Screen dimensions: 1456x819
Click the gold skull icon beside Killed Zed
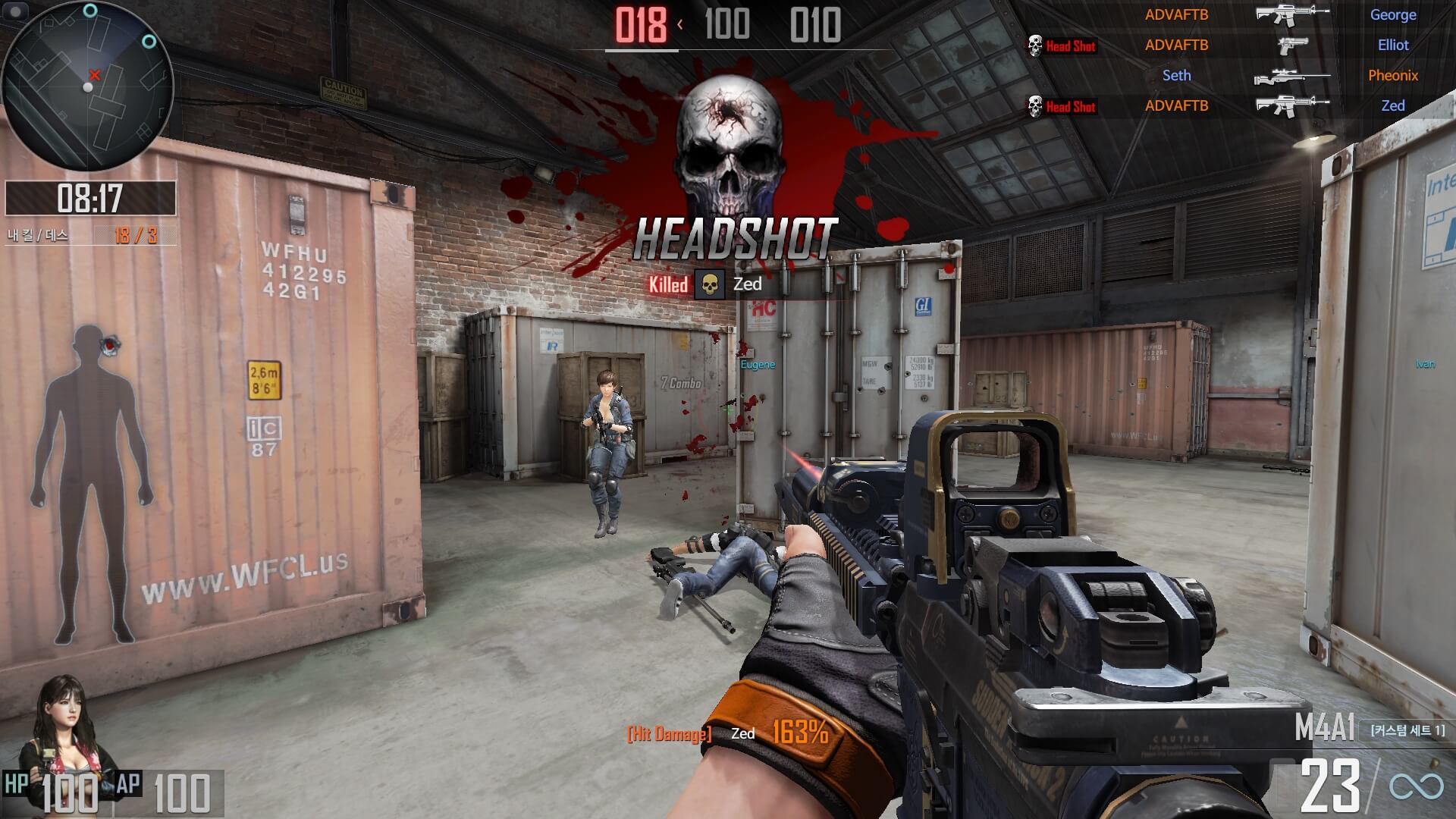point(710,284)
